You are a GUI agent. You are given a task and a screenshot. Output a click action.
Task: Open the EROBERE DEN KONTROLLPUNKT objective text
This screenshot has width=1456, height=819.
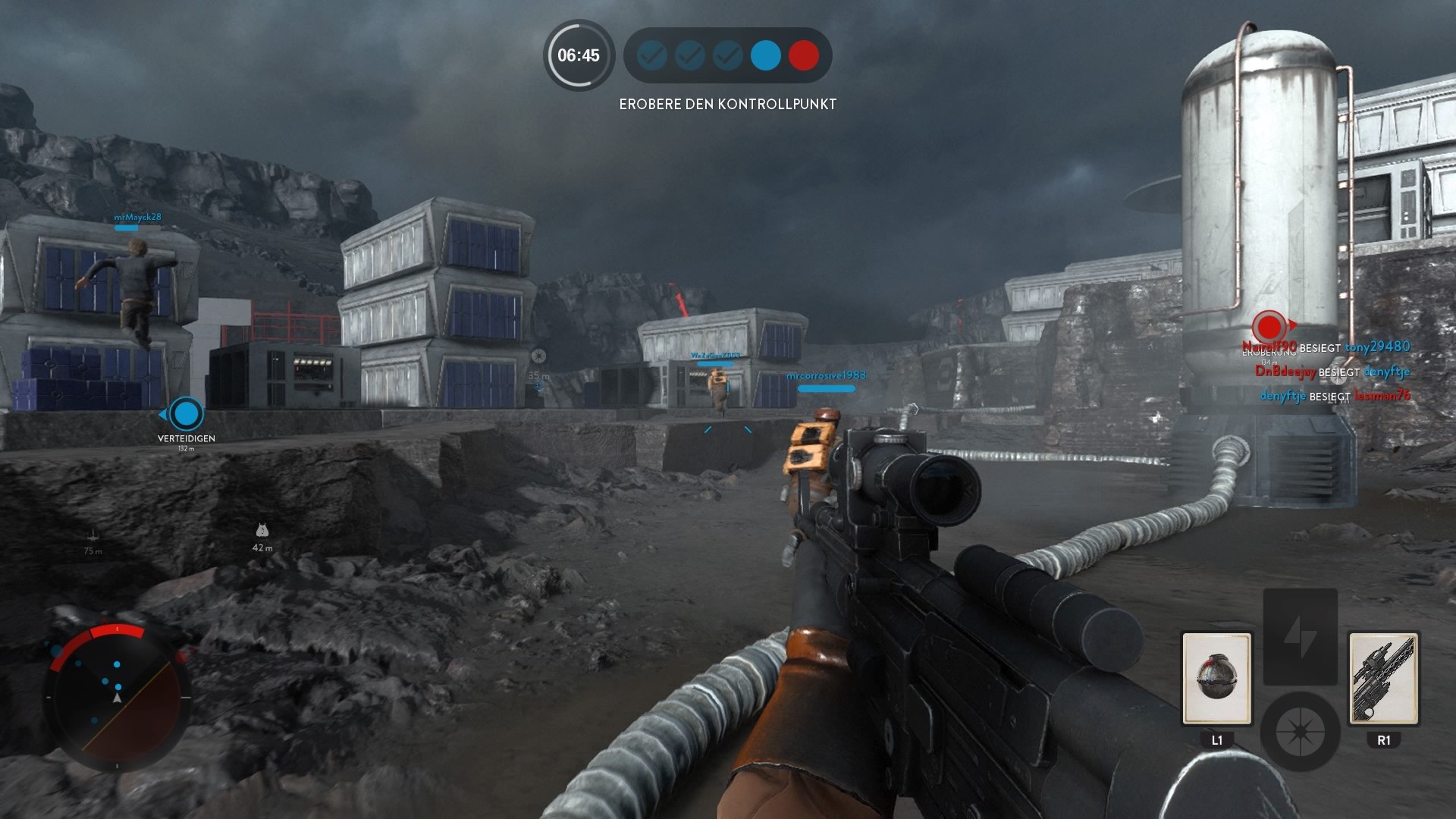click(729, 104)
